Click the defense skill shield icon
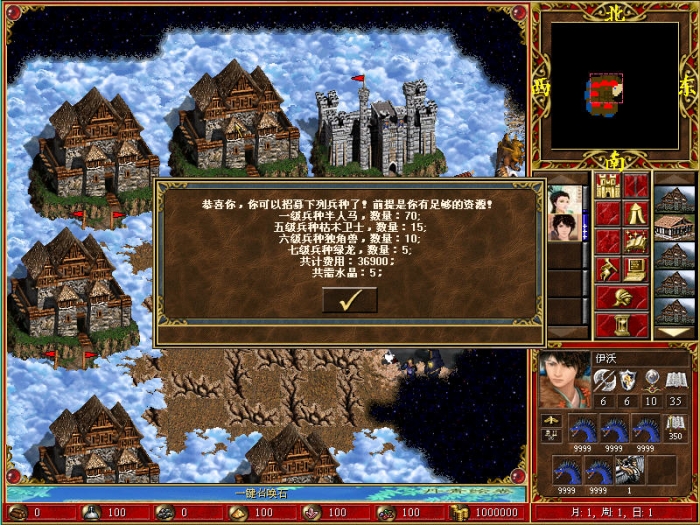700x525 pixels. click(x=629, y=379)
